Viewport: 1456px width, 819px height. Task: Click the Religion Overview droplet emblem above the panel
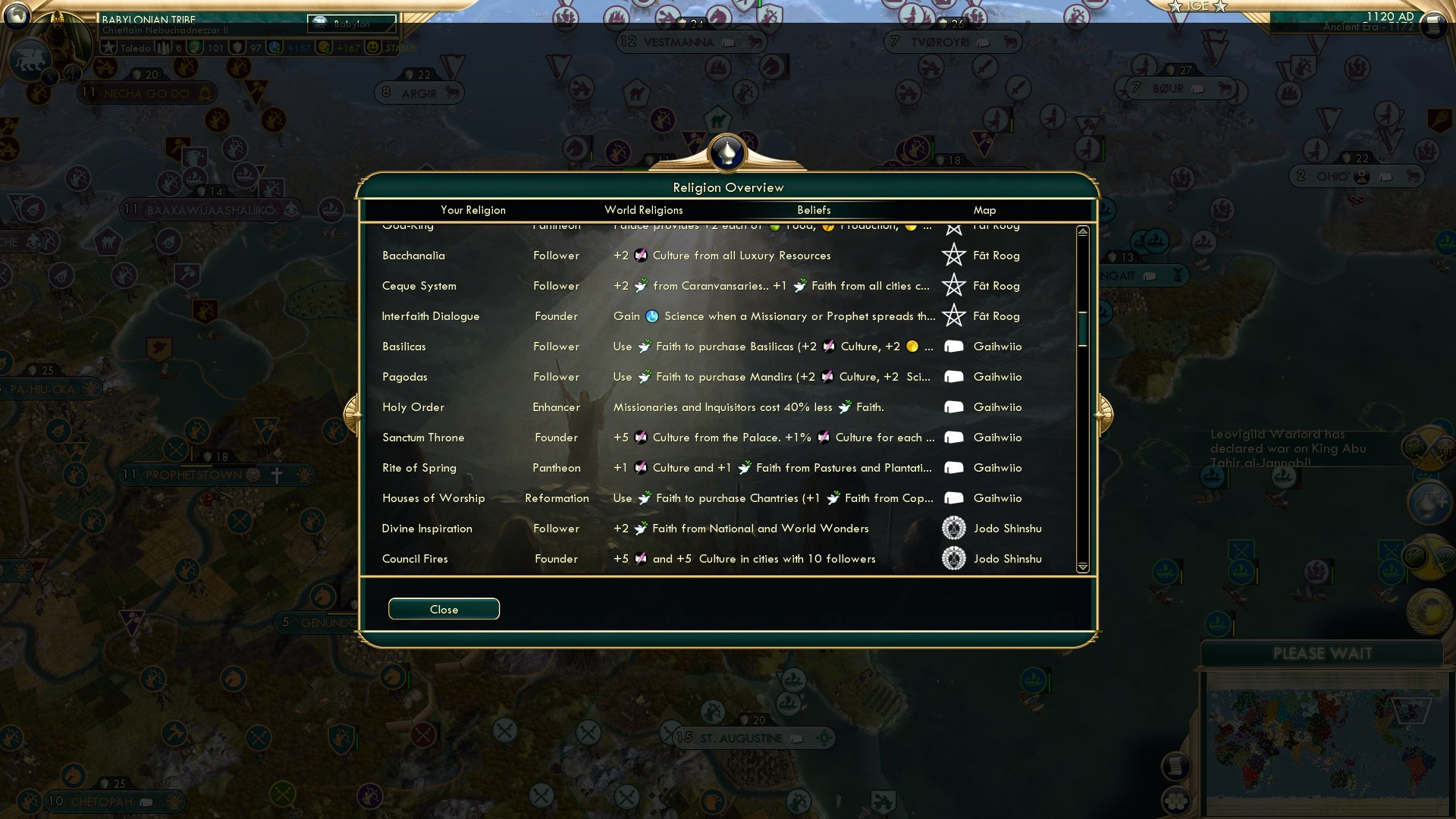(727, 152)
